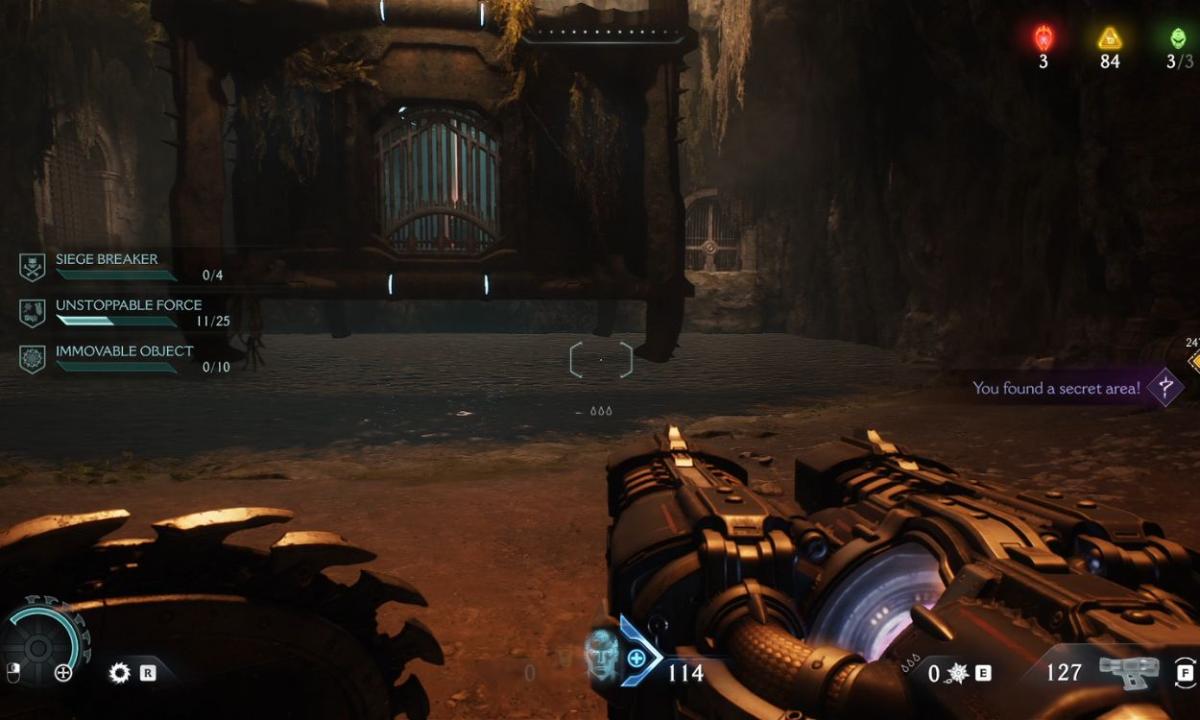Click the green extra life icon
The height and width of the screenshot is (720, 1200).
click(1178, 39)
